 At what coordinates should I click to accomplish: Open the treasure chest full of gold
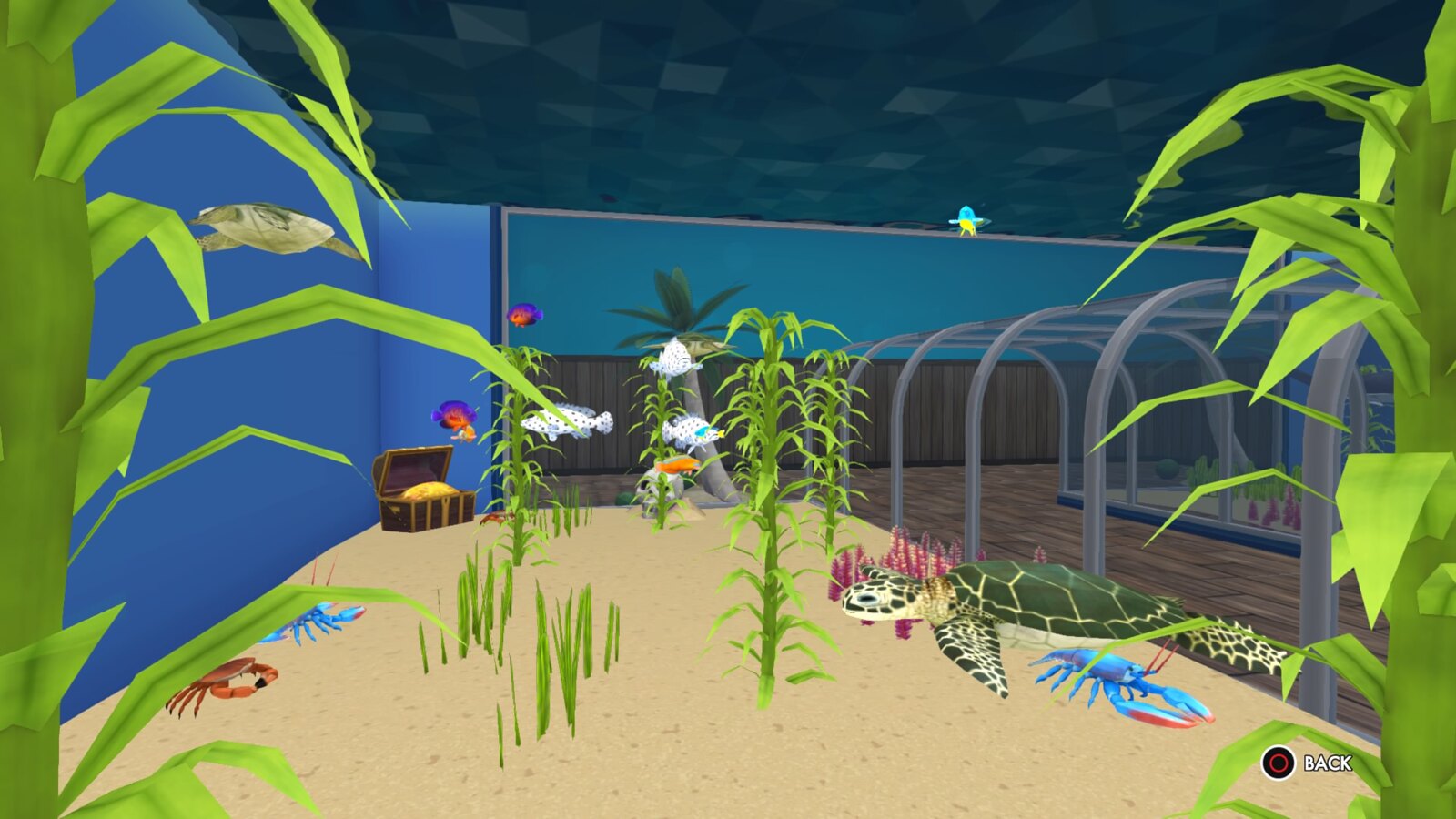pyautogui.click(x=423, y=487)
